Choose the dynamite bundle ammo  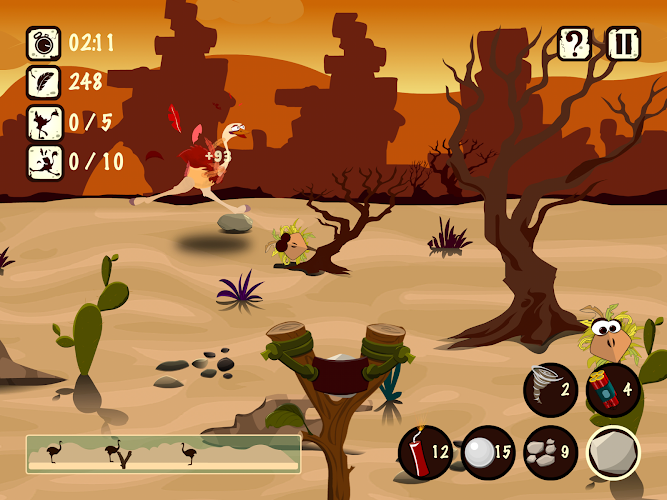point(612,387)
